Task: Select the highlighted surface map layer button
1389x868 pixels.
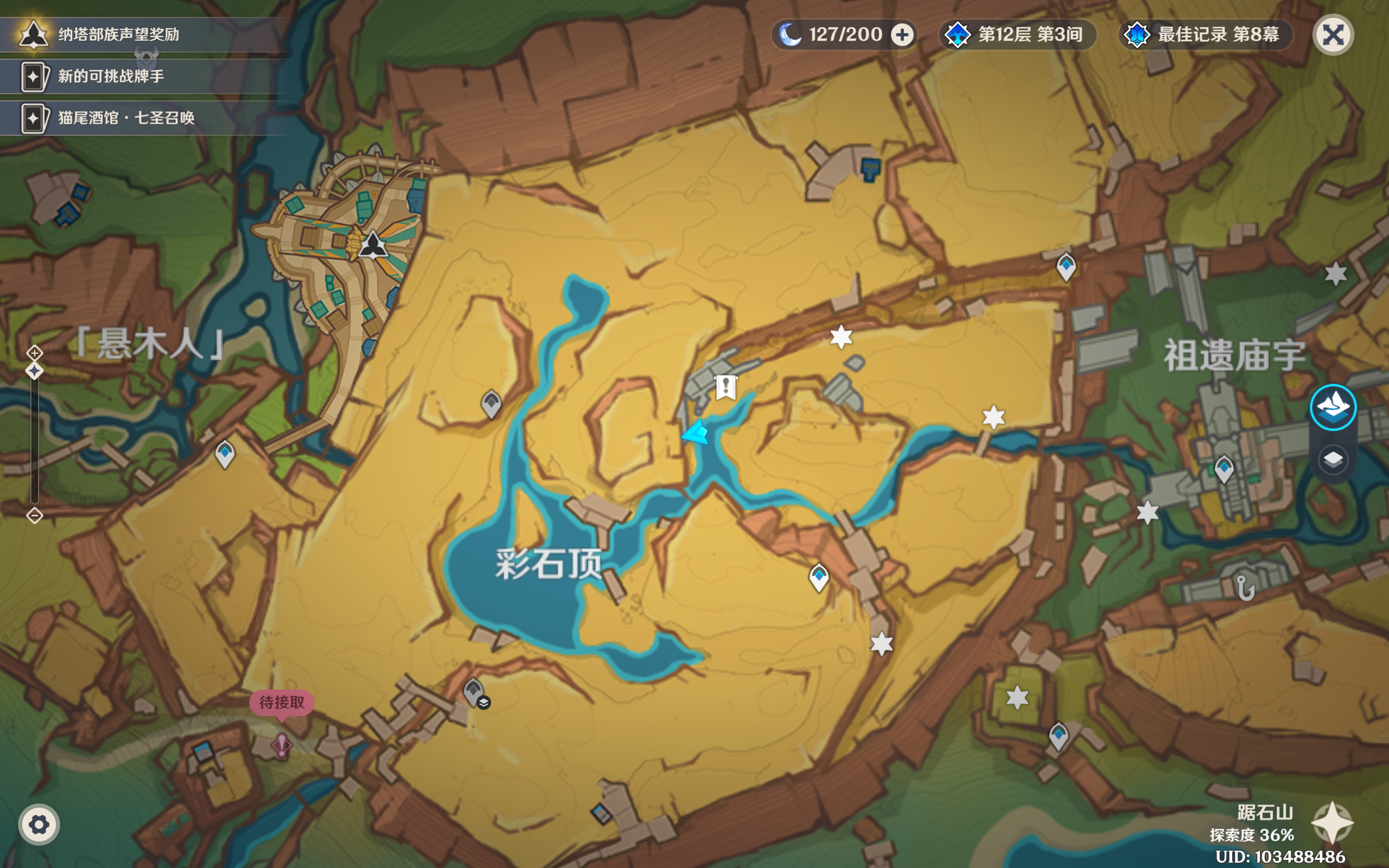Action: pyautogui.click(x=1333, y=407)
